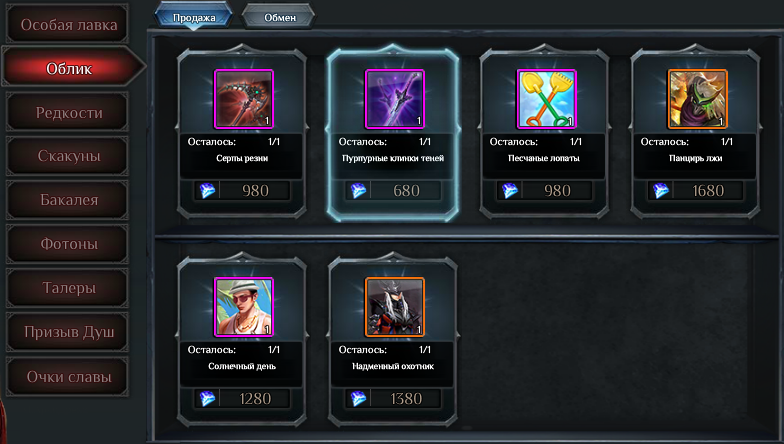784x444 pixels.
Task: Select the Очки славы category
Action: click(68, 376)
